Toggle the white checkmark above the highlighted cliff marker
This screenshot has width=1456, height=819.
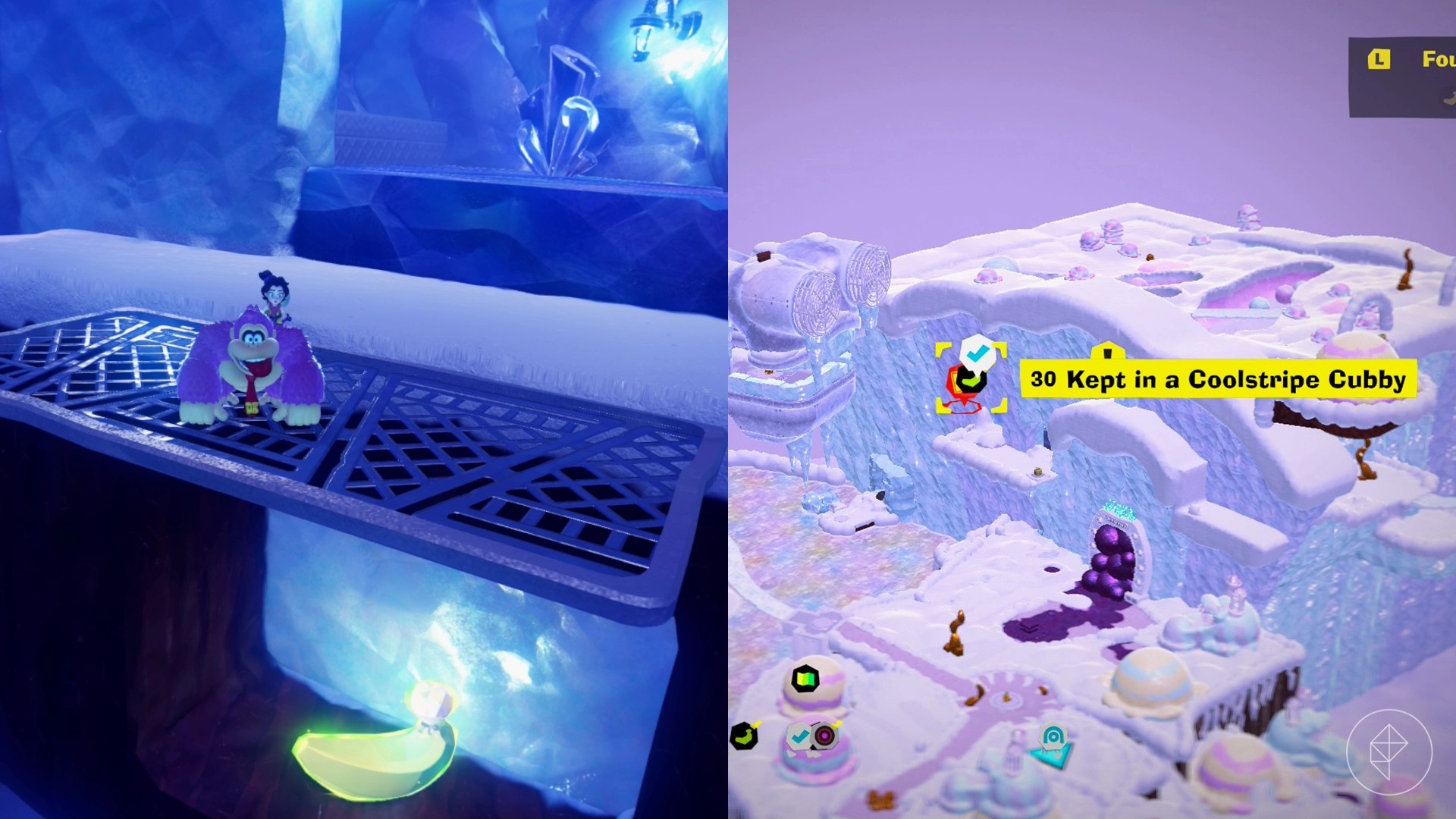click(x=978, y=352)
